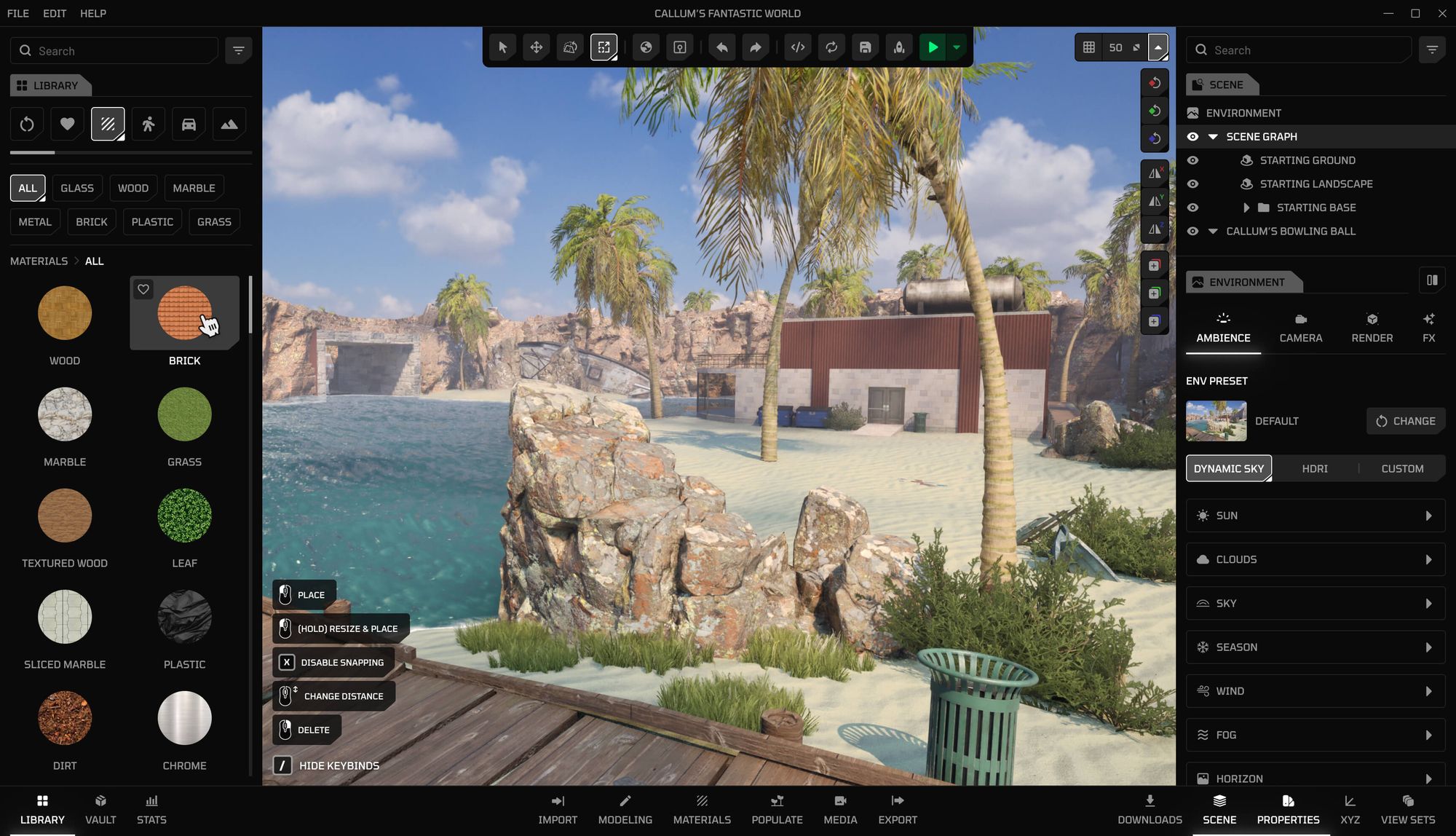Switch to the Camera section in Environment

click(x=1301, y=326)
